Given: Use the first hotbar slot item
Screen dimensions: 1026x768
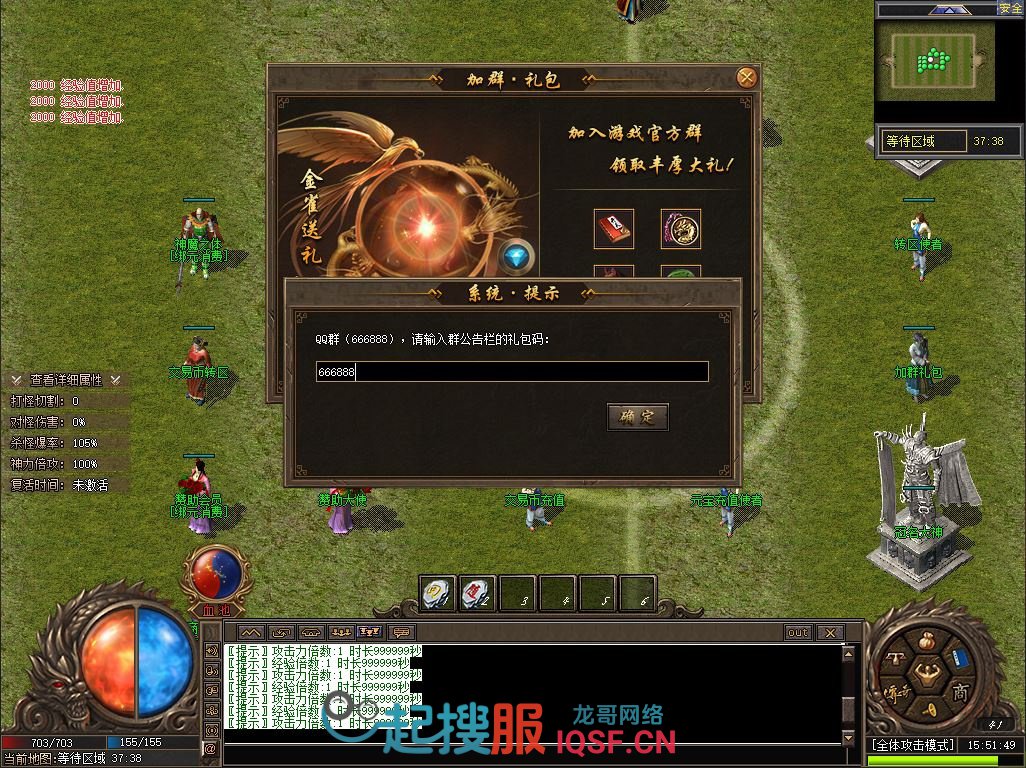Looking at the screenshot, I should tap(438, 594).
